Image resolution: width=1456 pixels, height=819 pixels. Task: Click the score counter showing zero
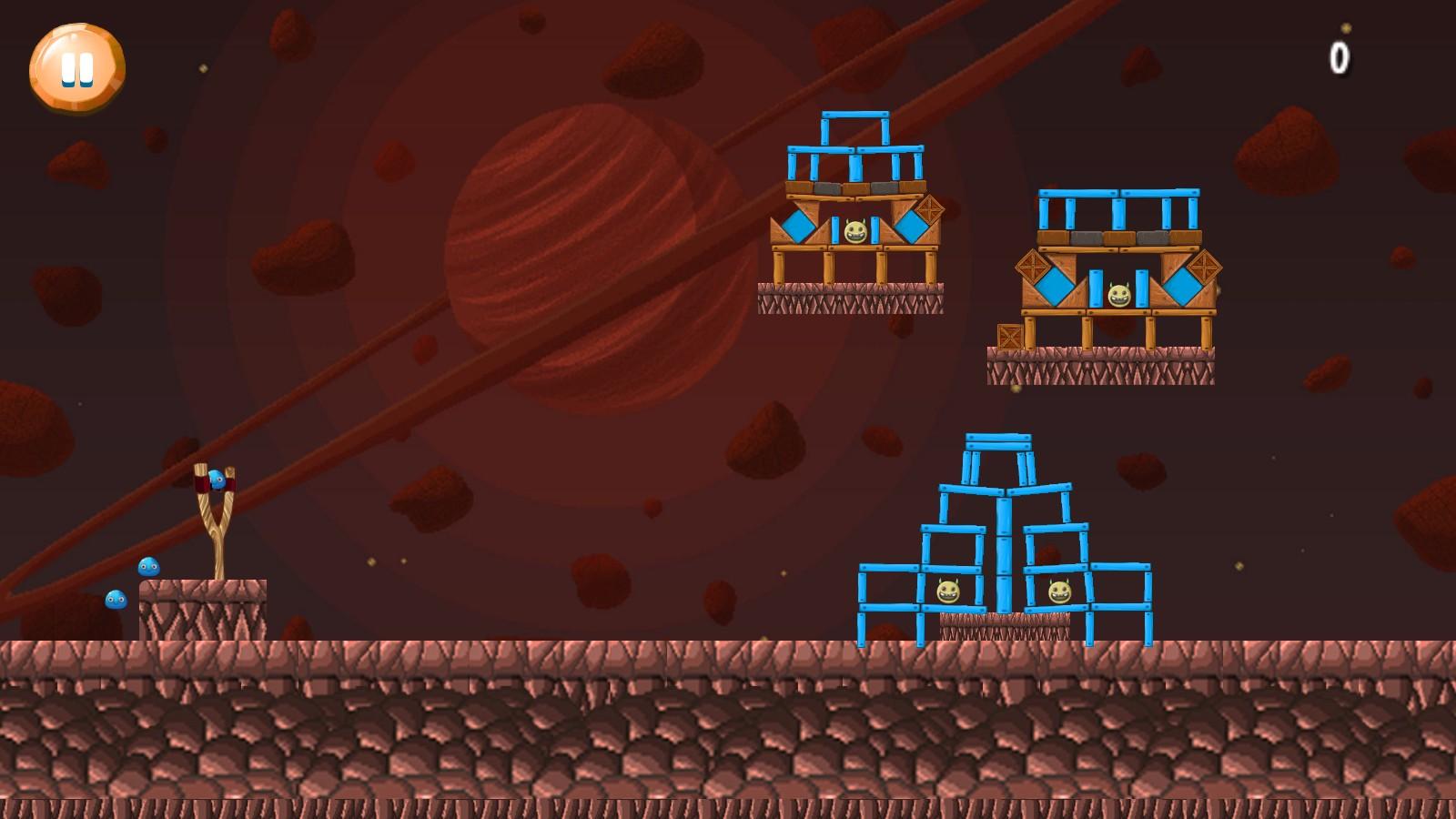(1339, 56)
